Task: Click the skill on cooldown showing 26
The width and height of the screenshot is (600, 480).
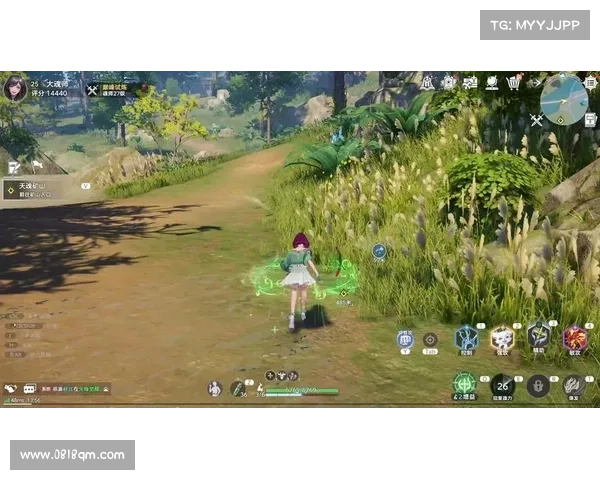Action: [502, 384]
